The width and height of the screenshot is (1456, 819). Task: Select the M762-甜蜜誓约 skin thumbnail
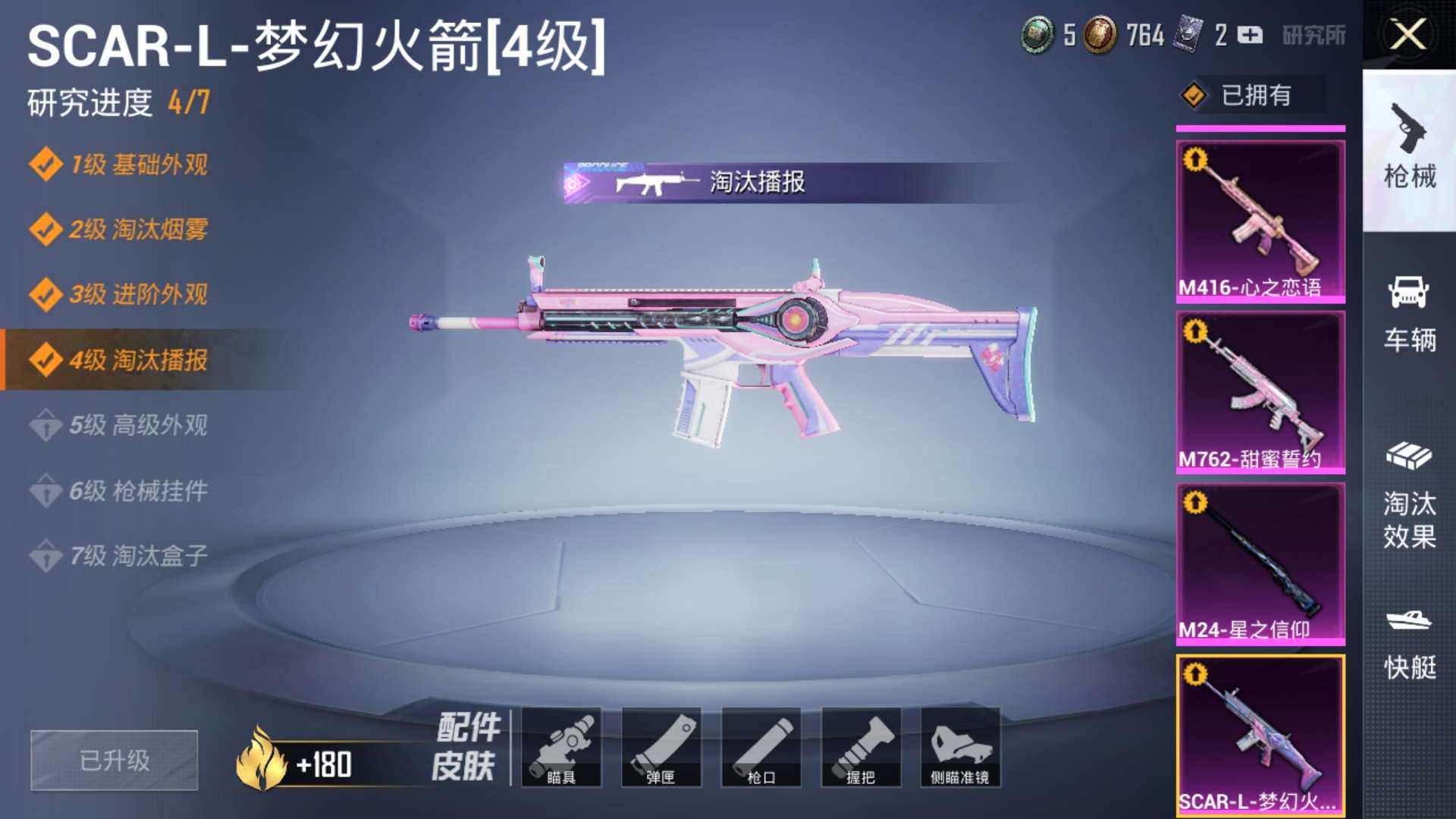1260,392
